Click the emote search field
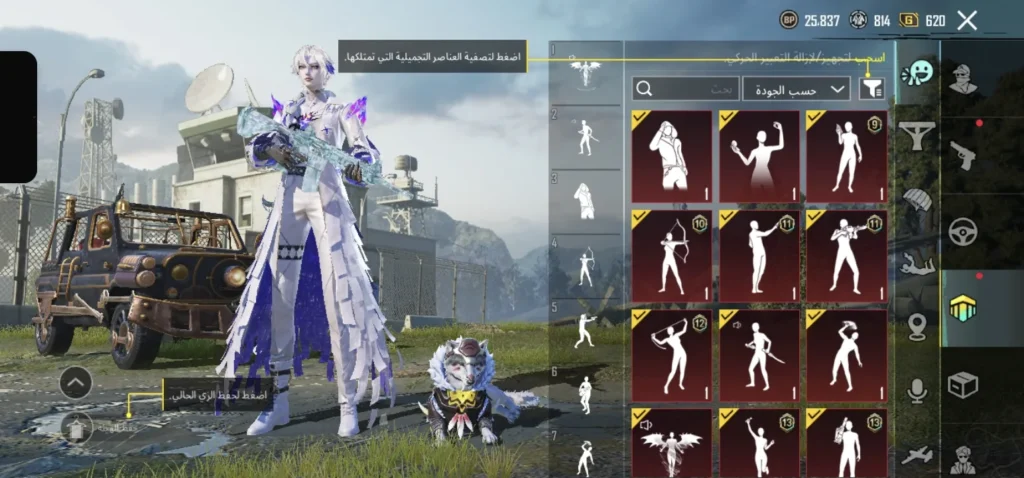The width and height of the screenshot is (1024, 478). 686,89
